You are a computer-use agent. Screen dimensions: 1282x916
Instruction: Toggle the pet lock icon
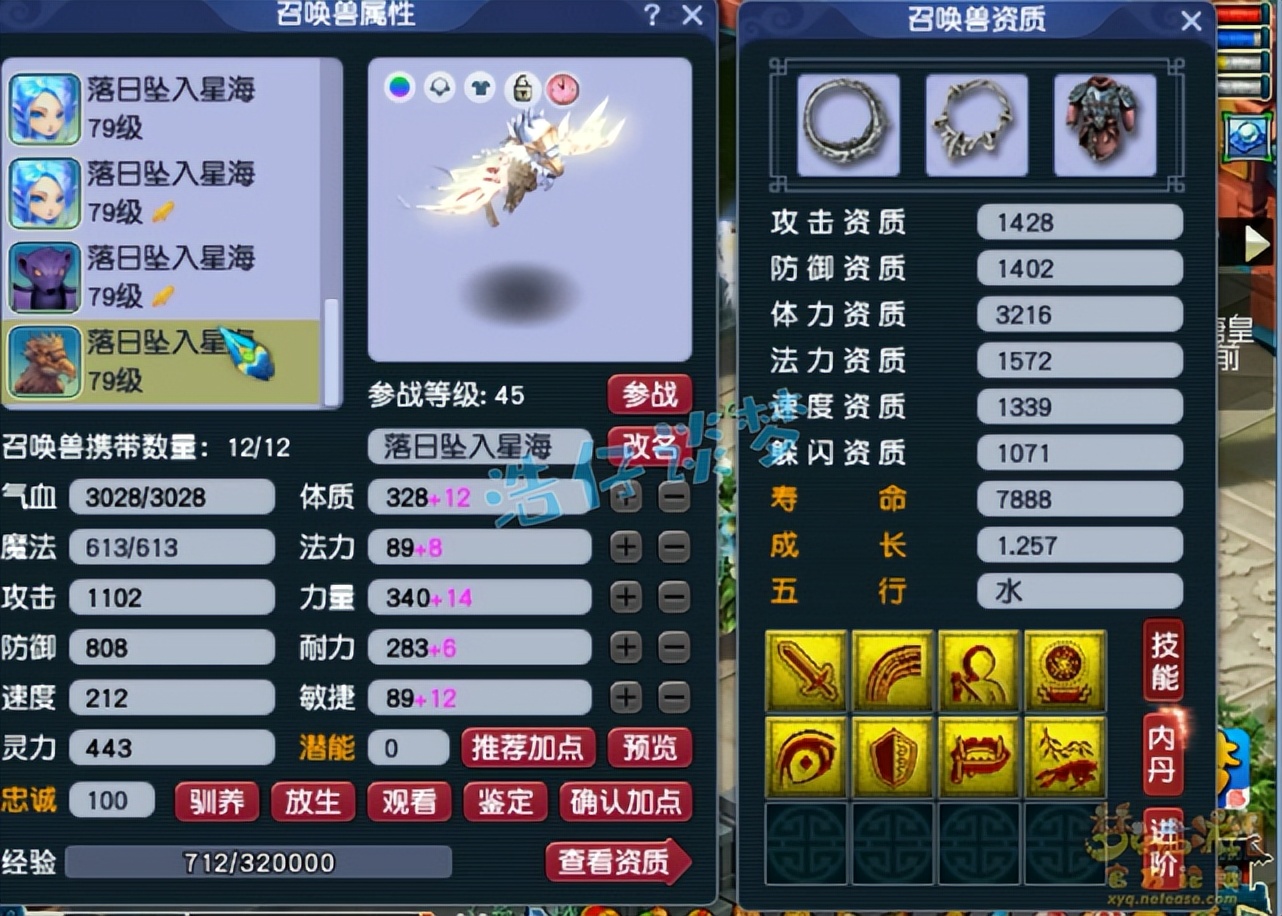521,88
